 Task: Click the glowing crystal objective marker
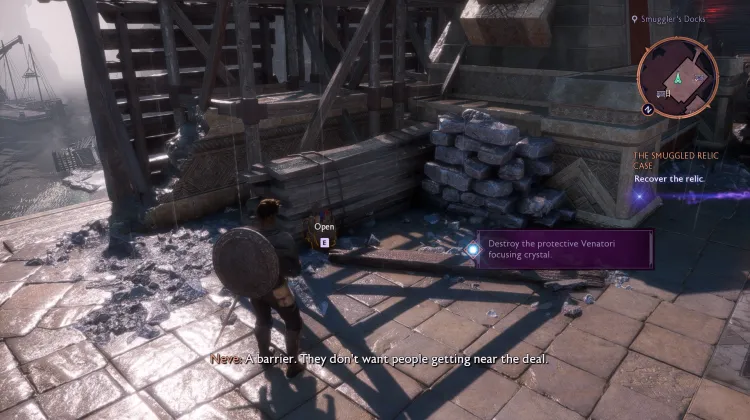[471, 250]
